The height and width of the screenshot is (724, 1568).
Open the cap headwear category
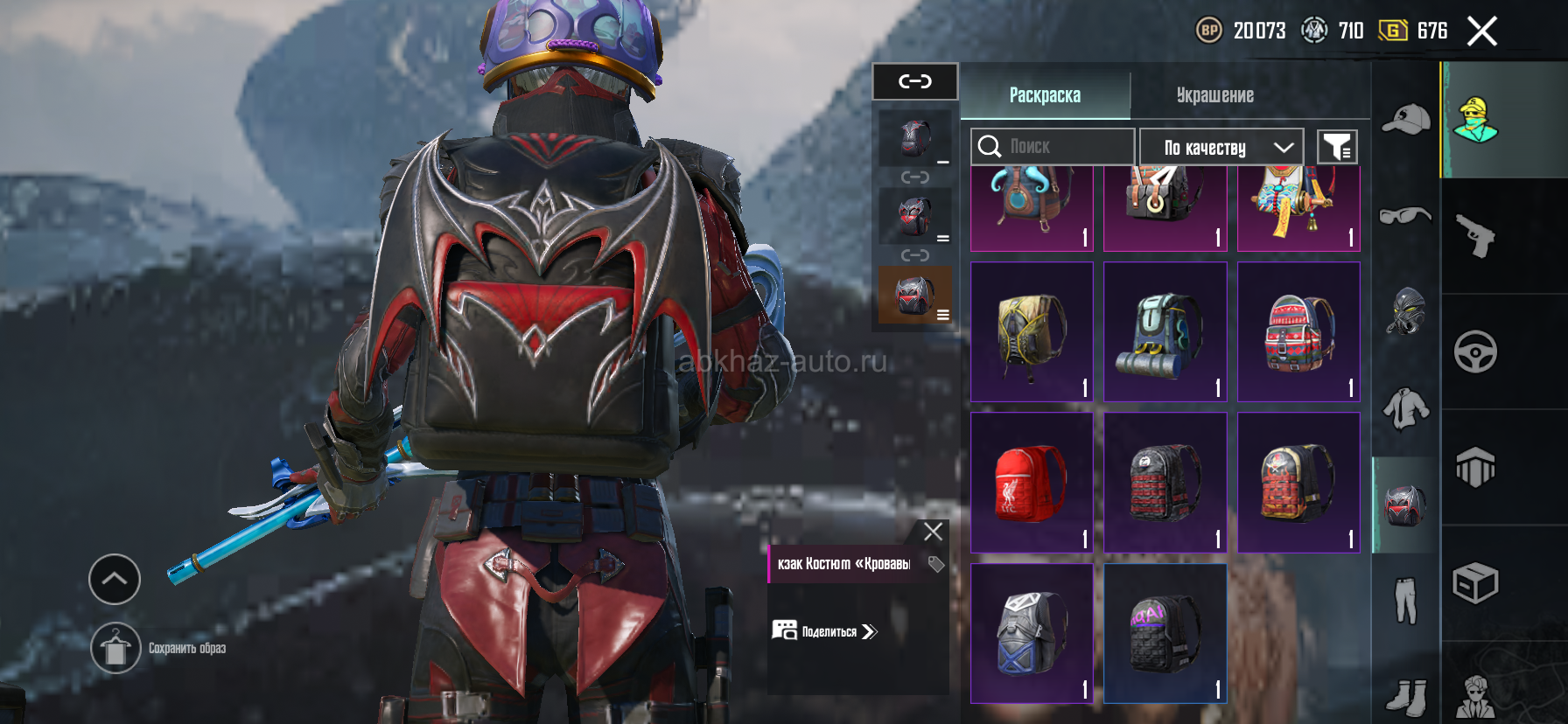point(1406,119)
